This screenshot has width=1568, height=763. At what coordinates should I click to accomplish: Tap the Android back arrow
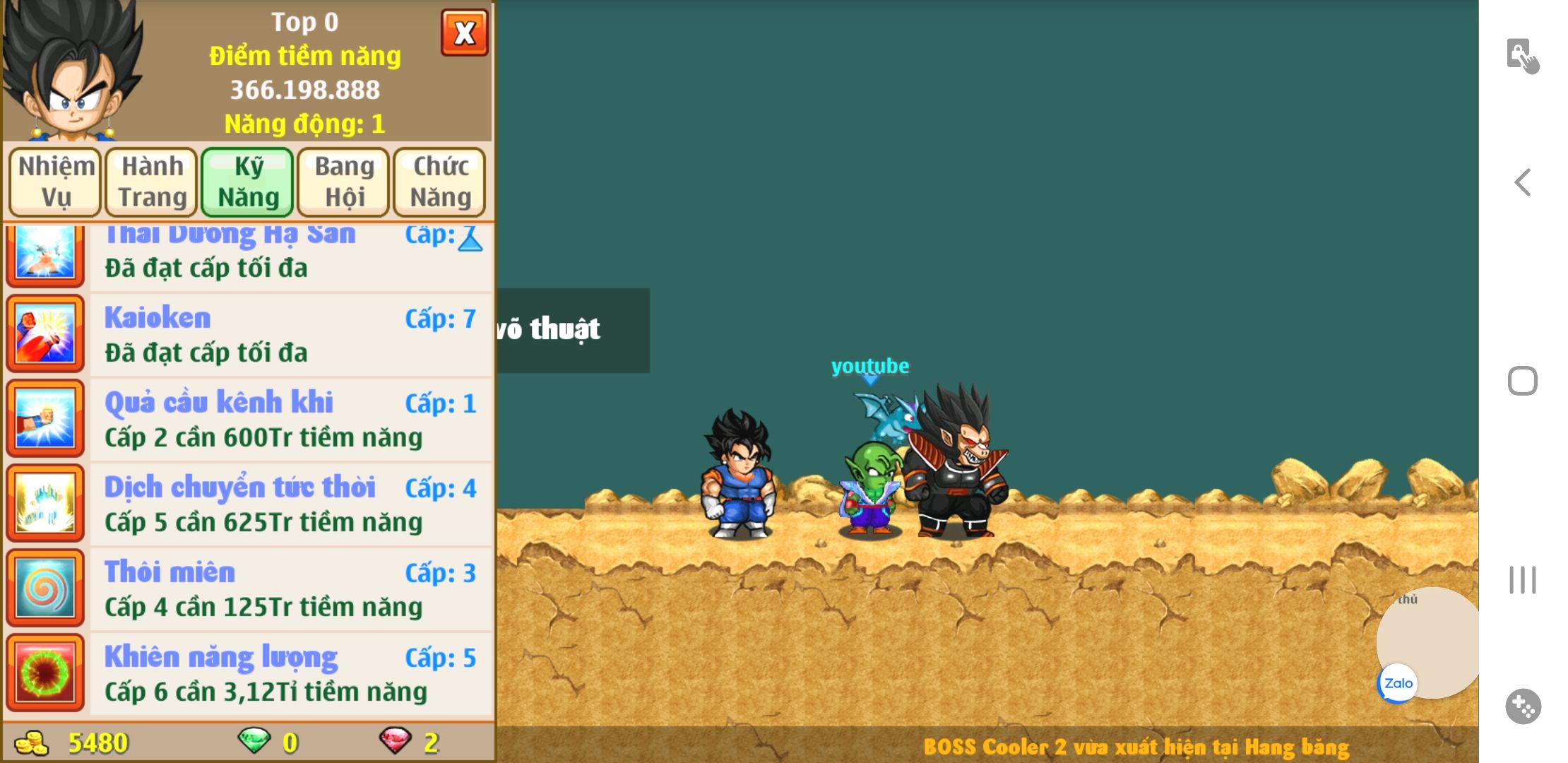[1523, 182]
